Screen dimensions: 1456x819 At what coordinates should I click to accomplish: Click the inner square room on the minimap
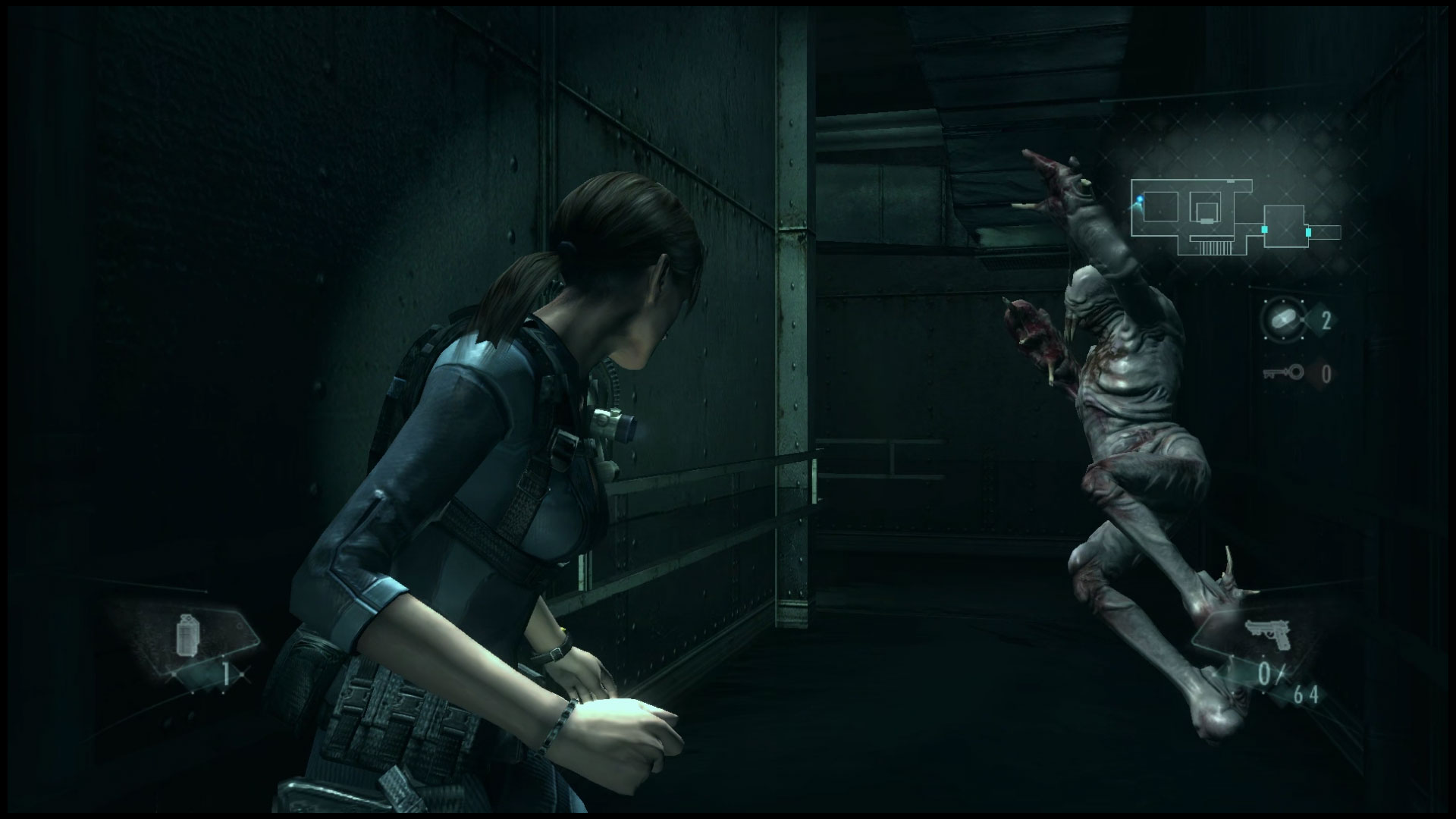pos(1207,212)
